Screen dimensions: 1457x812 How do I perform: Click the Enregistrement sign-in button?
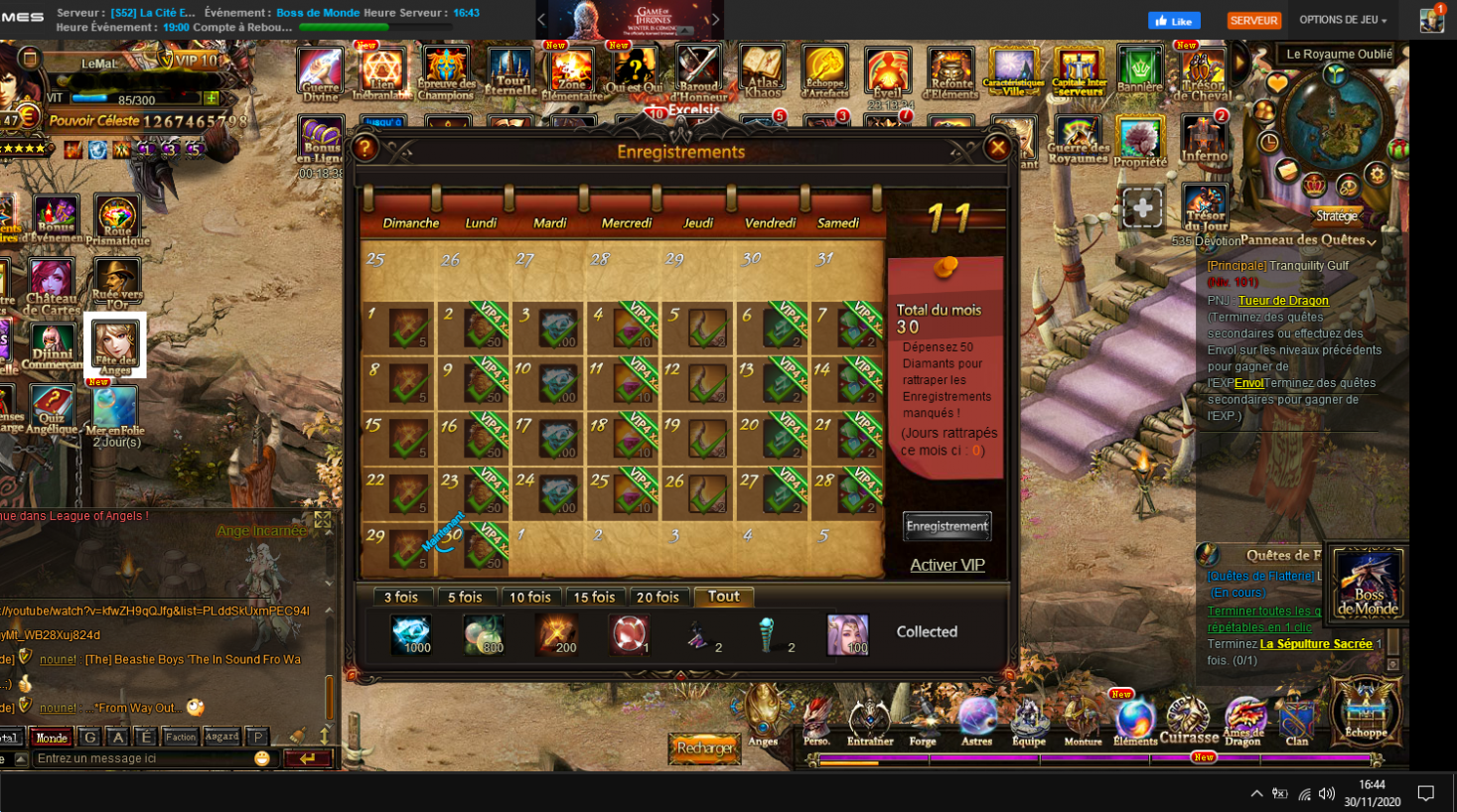click(x=947, y=526)
